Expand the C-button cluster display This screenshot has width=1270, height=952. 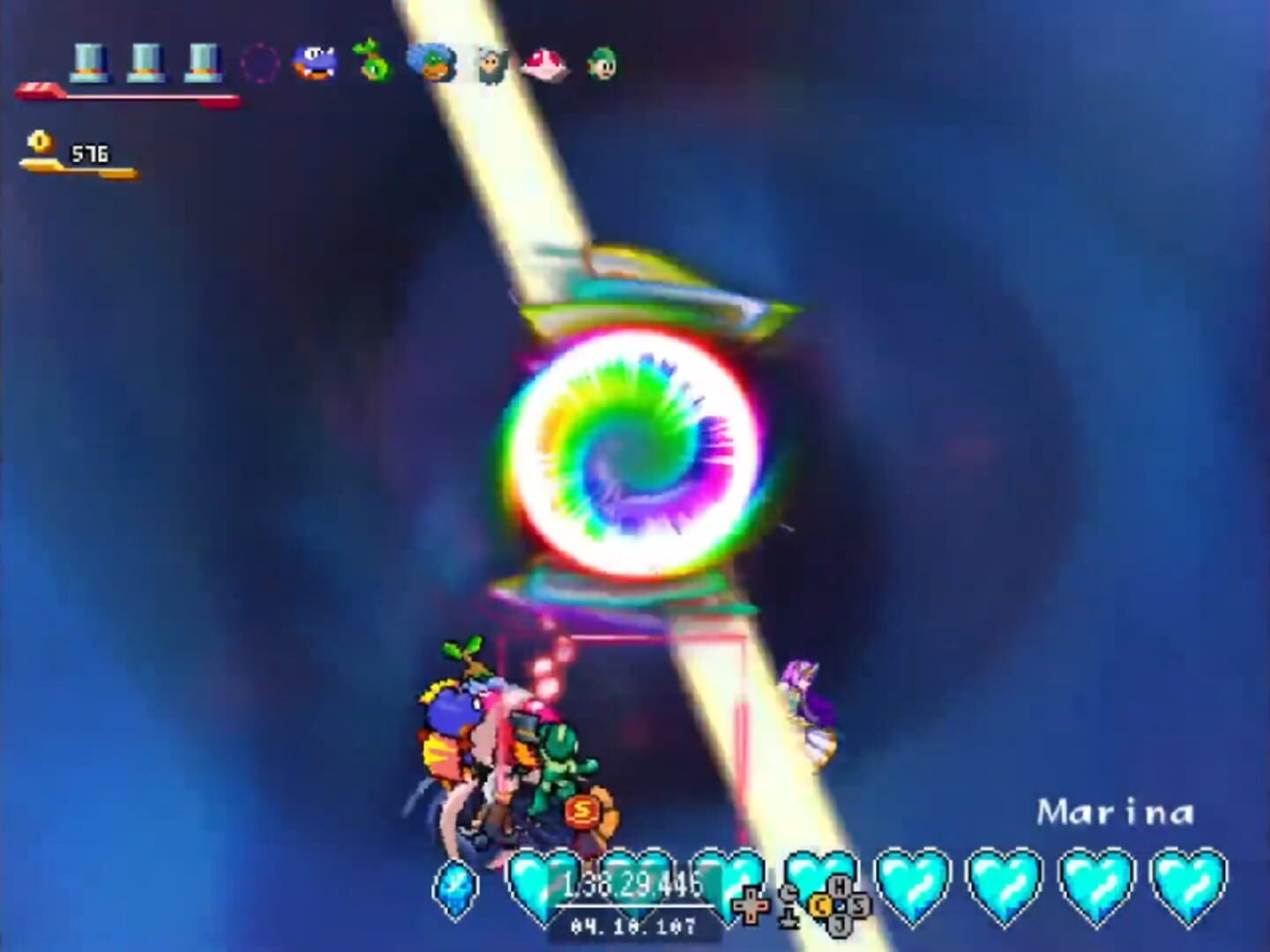tap(839, 904)
